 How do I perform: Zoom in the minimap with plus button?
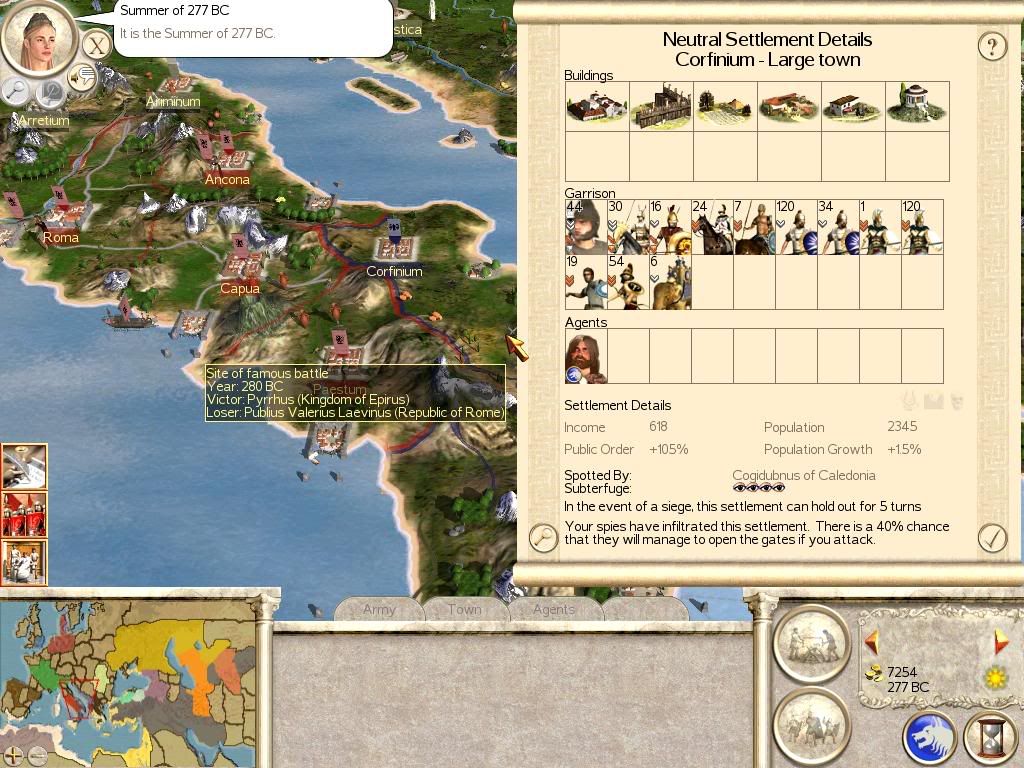pos(14,755)
